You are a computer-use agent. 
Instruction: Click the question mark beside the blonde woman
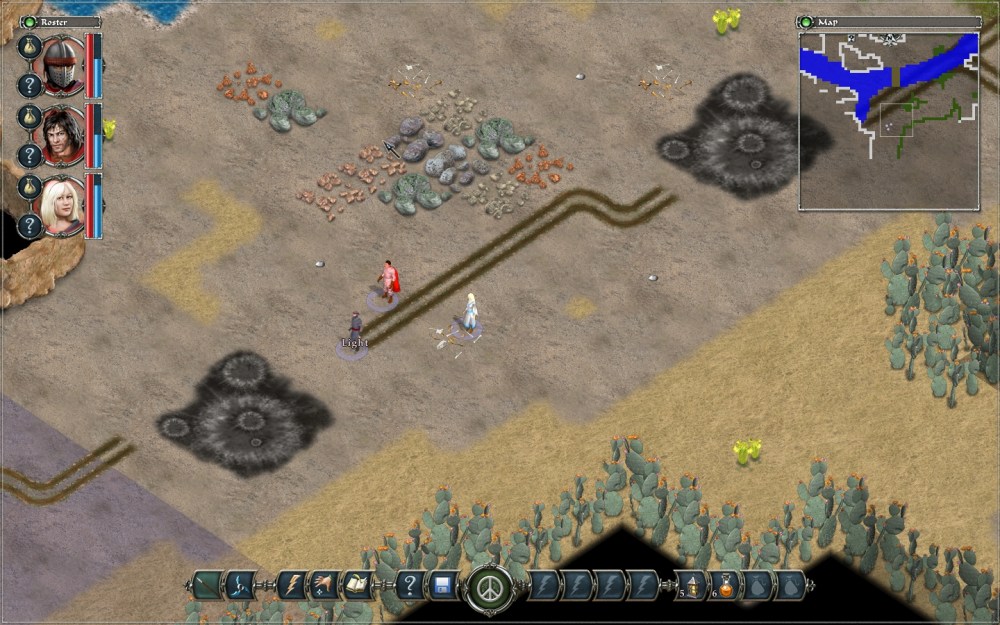(x=30, y=225)
